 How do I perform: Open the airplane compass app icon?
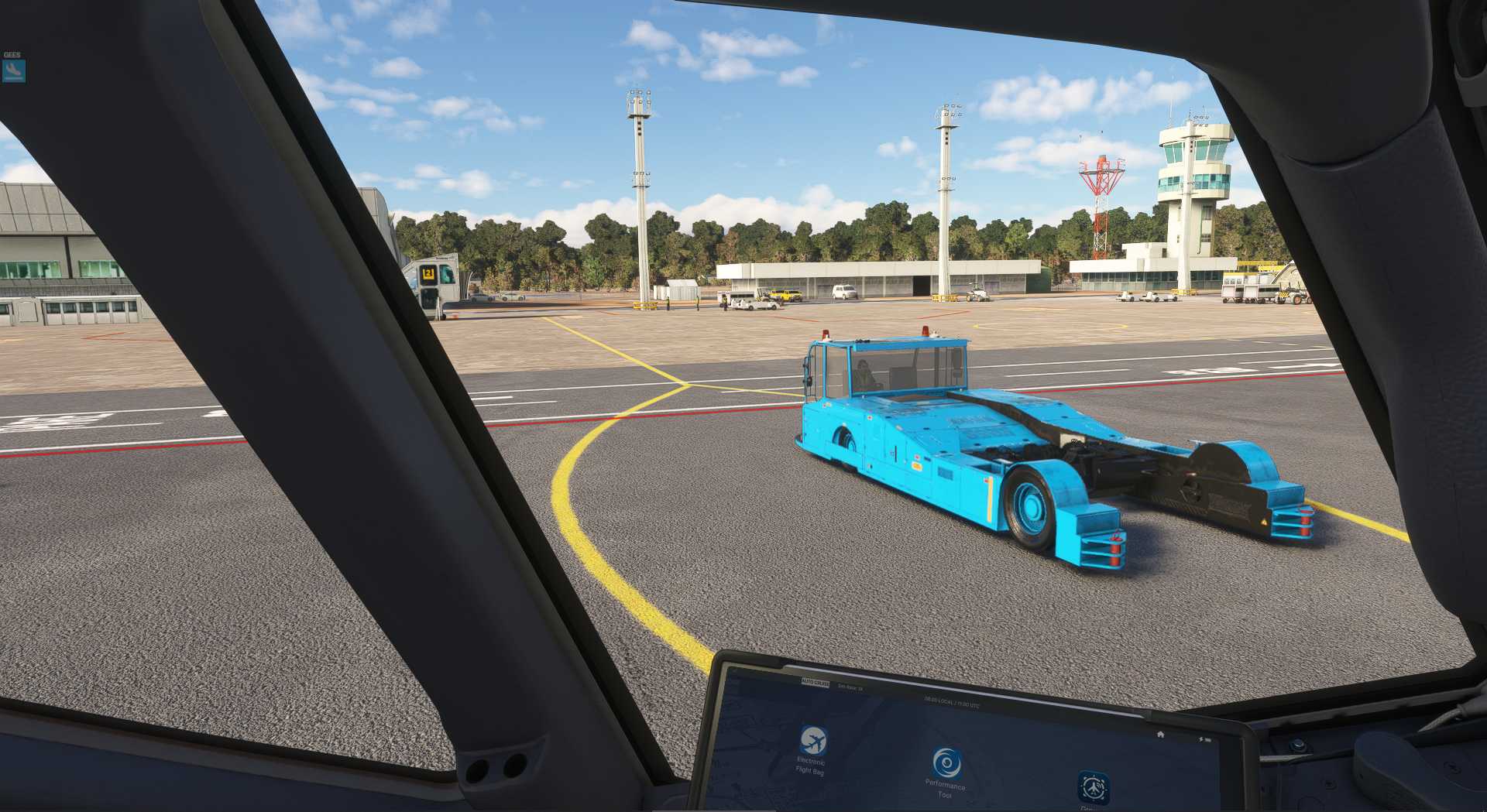1093,788
